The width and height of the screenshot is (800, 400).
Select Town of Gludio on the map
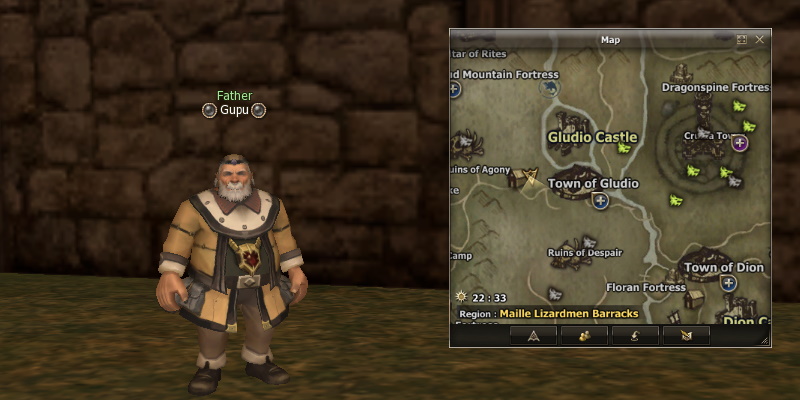click(x=592, y=184)
